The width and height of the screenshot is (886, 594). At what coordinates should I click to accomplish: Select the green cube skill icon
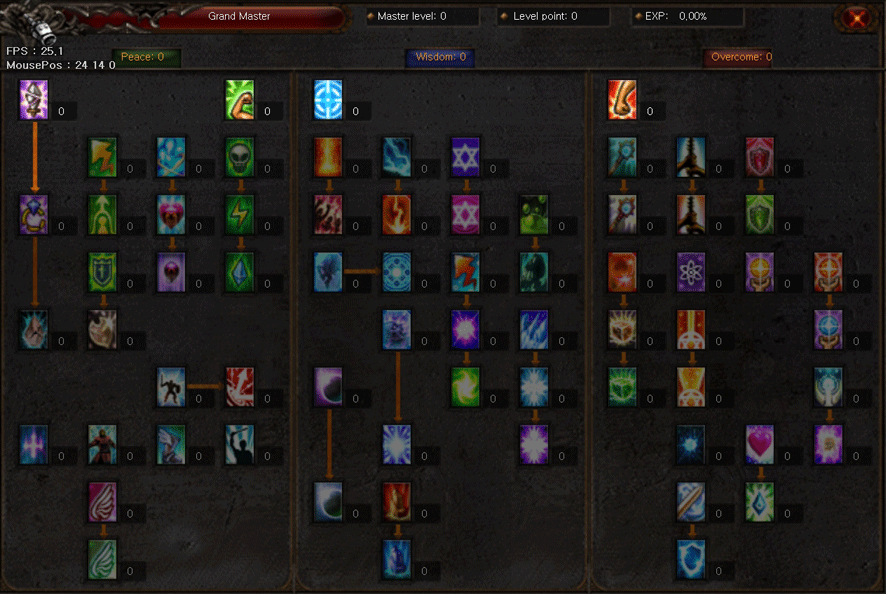coord(623,387)
